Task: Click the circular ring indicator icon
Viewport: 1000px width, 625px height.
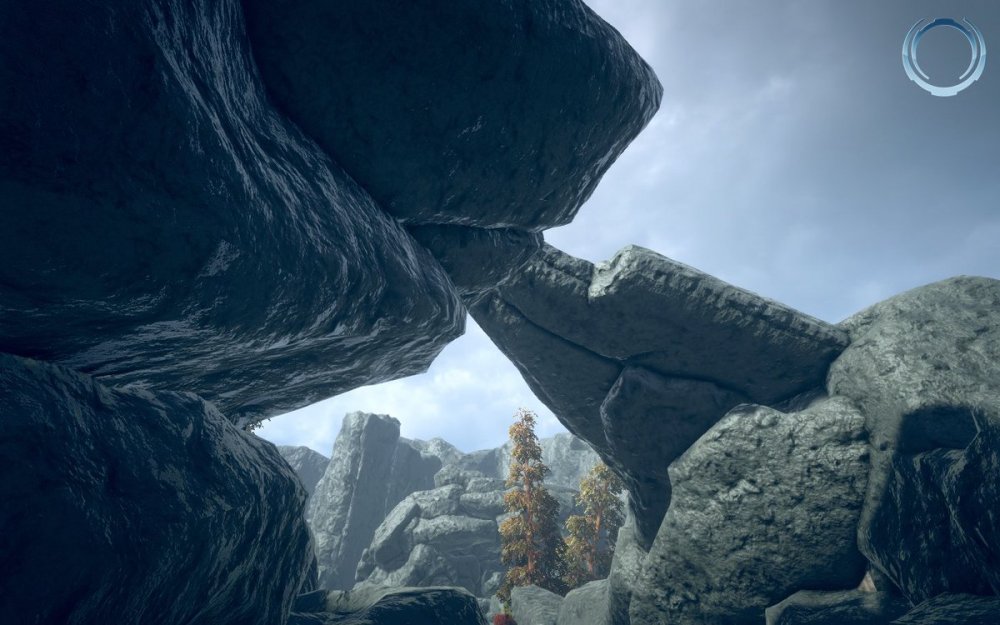Action: pos(943,56)
